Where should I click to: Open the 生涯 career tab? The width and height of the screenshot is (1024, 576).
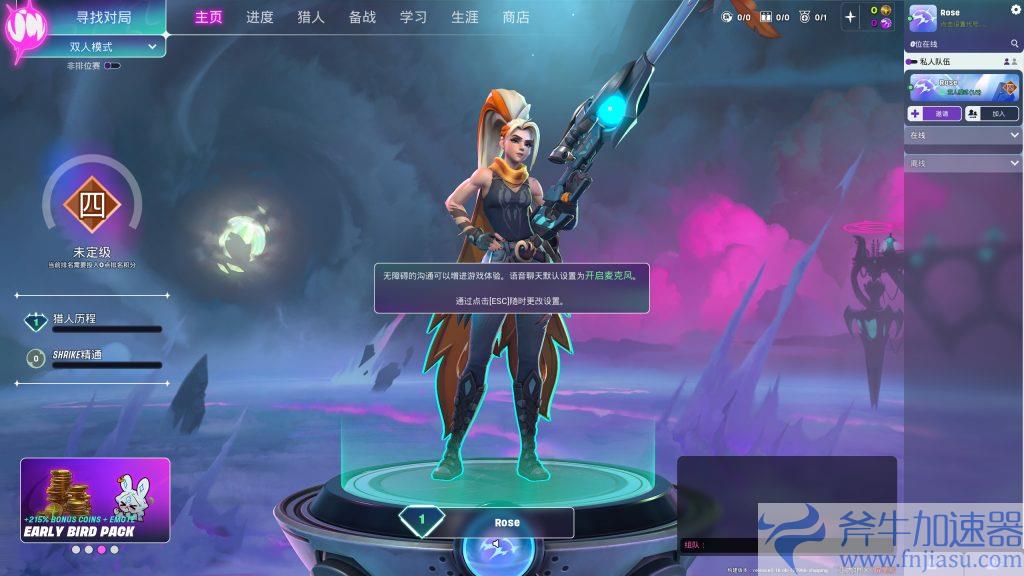coord(464,17)
